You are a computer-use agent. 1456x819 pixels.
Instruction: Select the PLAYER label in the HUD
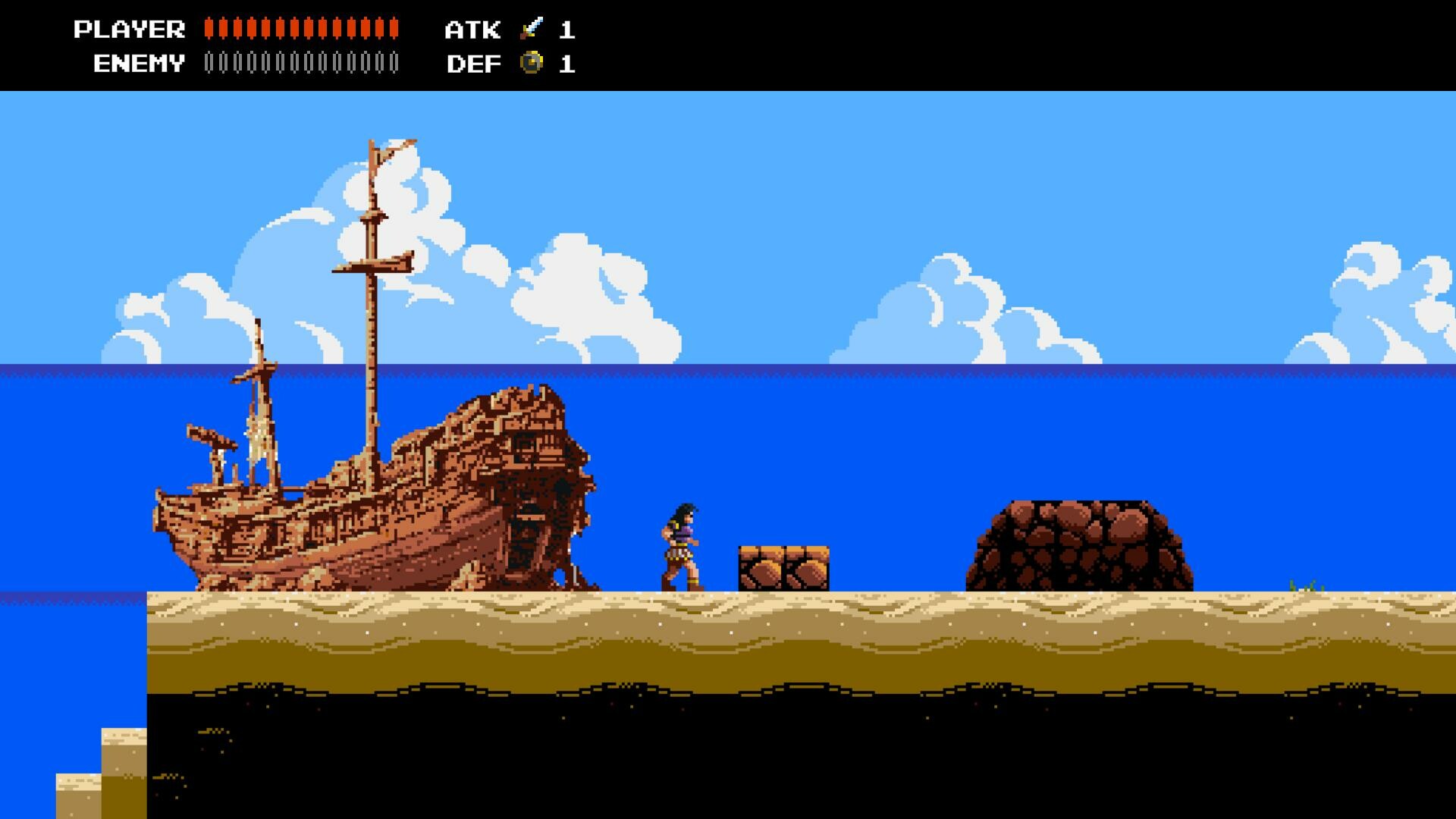point(129,29)
